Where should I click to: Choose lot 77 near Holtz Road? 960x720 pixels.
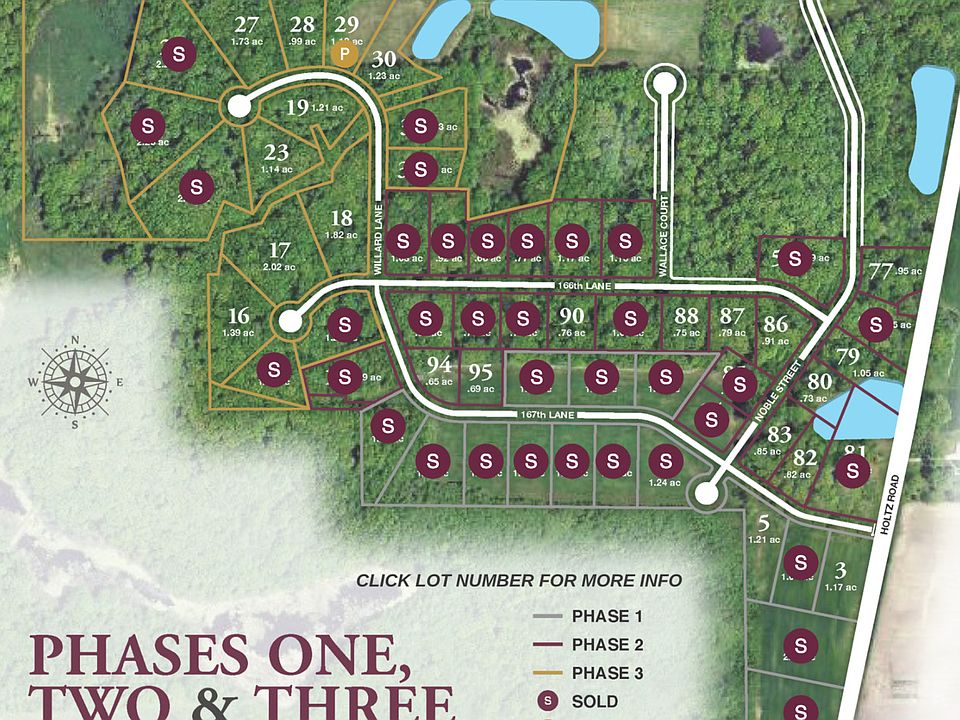coord(881,271)
